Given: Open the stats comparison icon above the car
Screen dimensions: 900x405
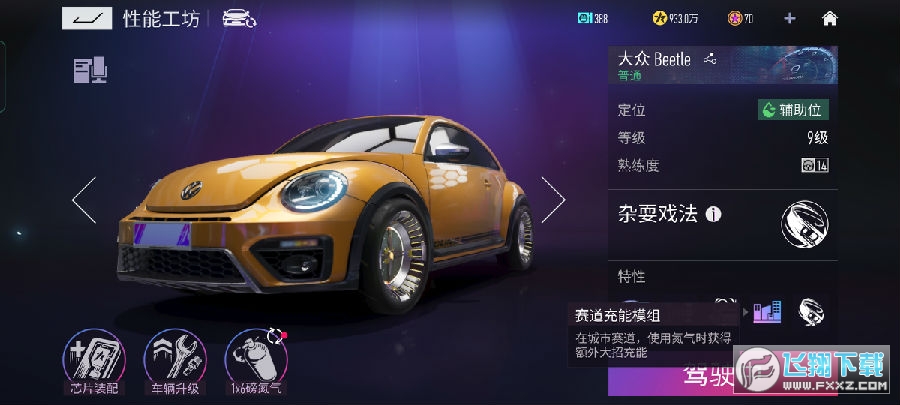Looking at the screenshot, I should click(90, 70).
